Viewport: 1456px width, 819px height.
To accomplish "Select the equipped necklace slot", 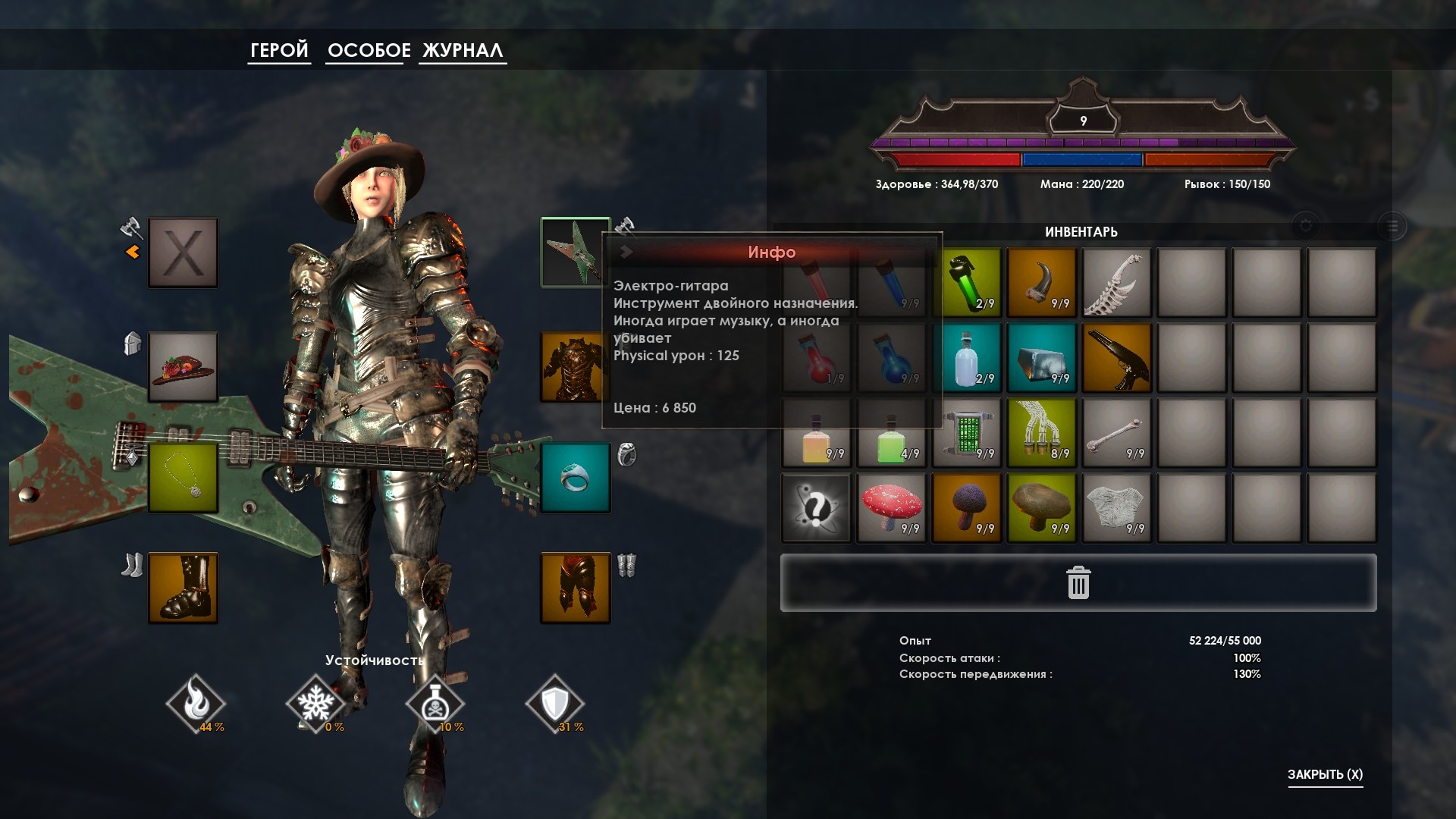I will coord(183,479).
